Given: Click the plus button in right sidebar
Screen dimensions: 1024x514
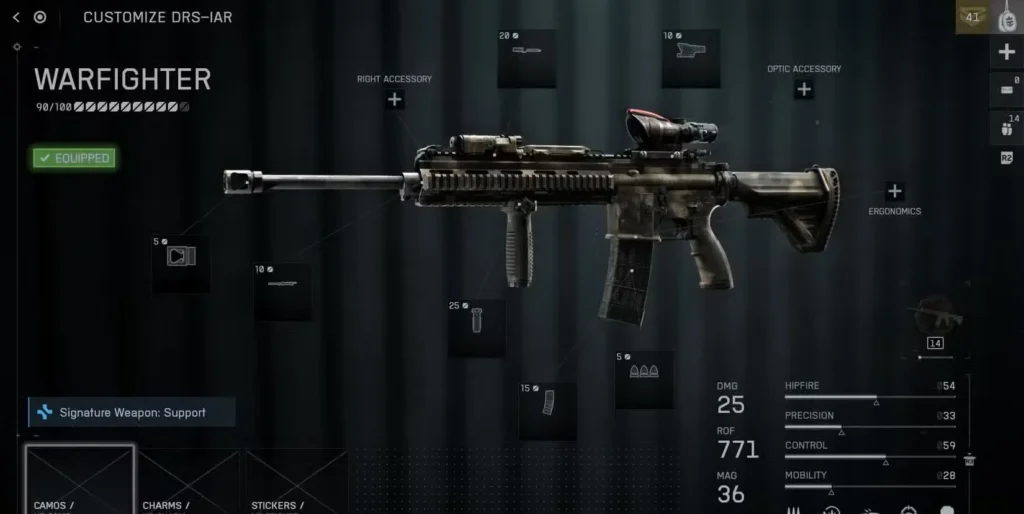Looking at the screenshot, I should point(1006,53).
